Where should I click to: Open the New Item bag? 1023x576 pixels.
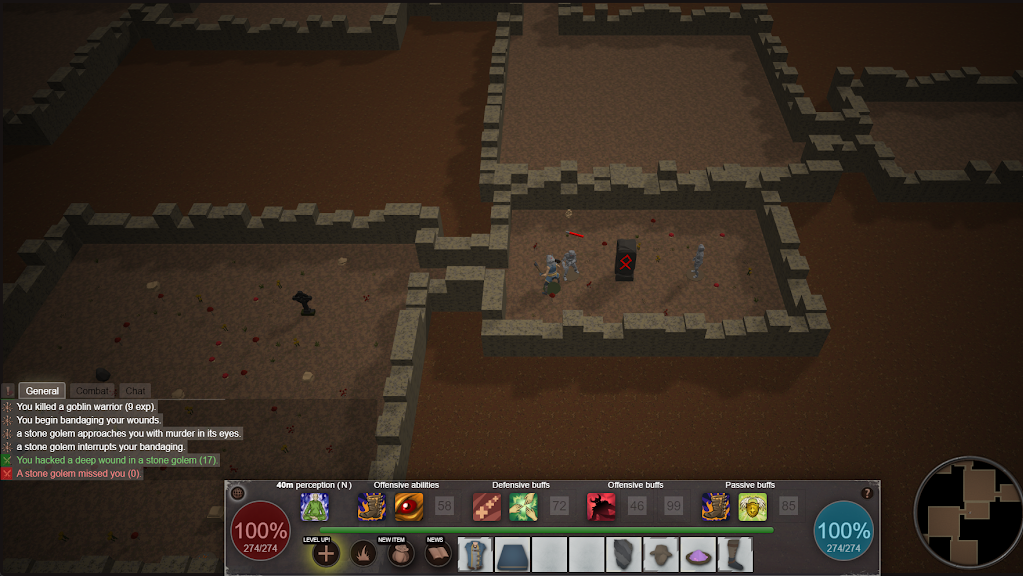coord(399,553)
